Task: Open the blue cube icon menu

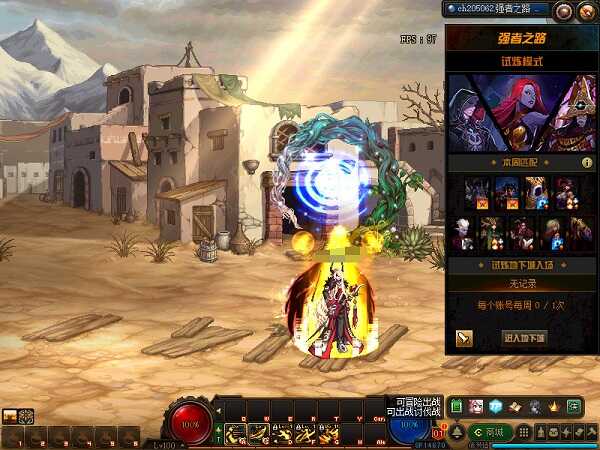Action: point(495,406)
